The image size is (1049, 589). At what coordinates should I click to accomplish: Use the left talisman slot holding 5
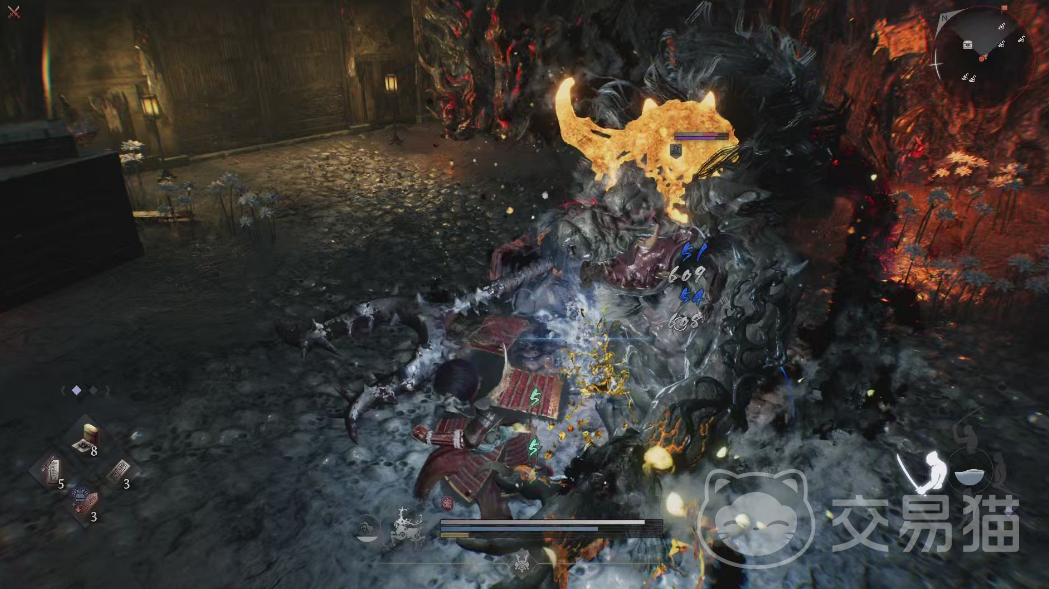(x=50, y=469)
